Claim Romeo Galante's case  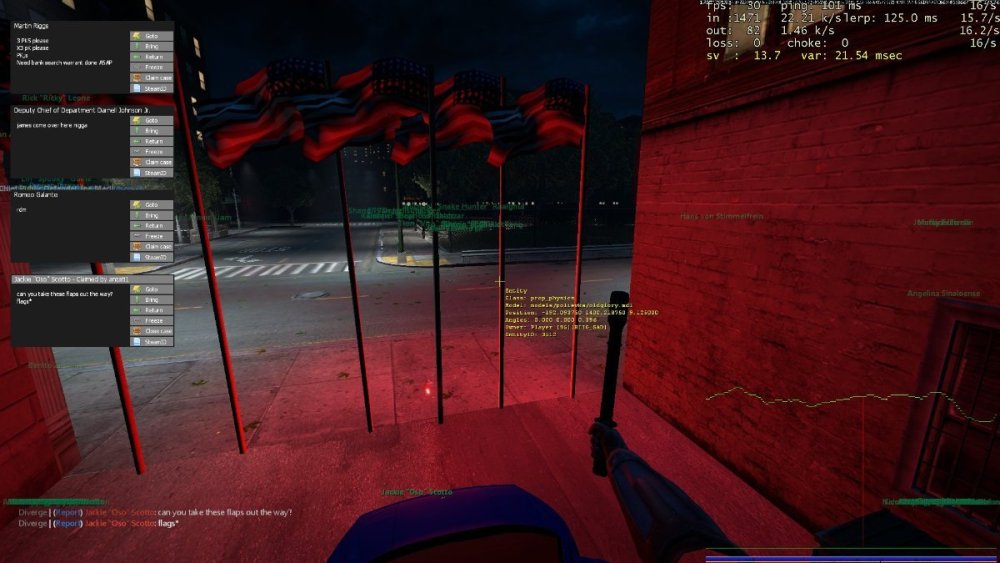point(151,246)
